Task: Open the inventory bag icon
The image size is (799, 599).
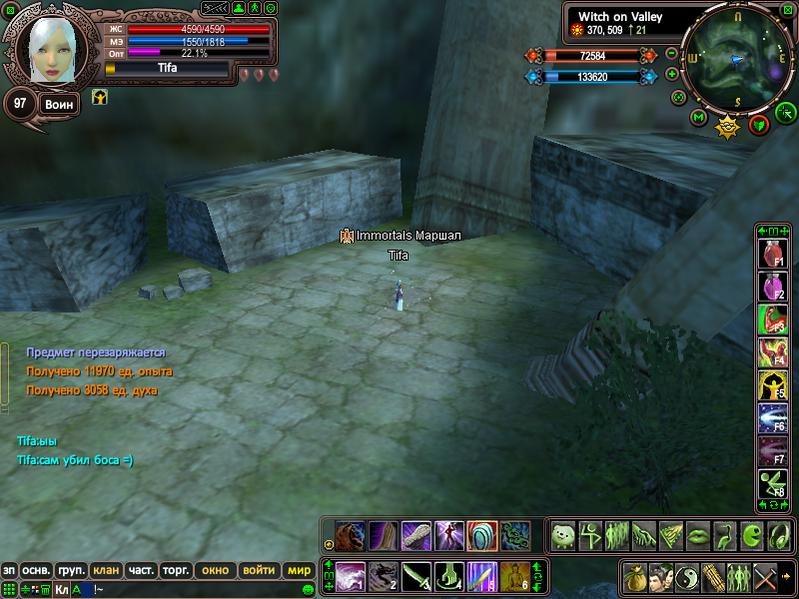Action: (633, 577)
